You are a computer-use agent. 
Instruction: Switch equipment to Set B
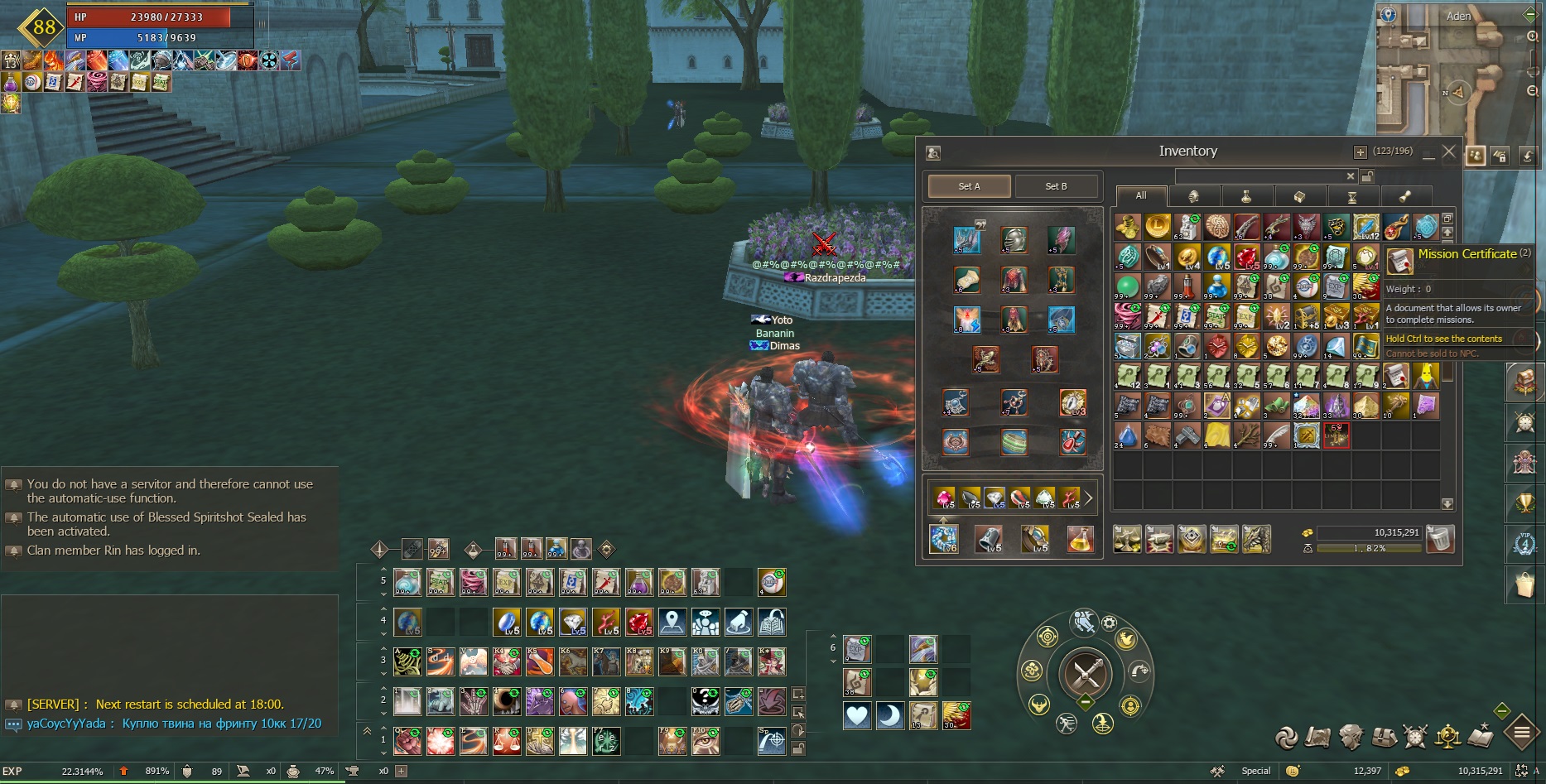(x=1057, y=186)
